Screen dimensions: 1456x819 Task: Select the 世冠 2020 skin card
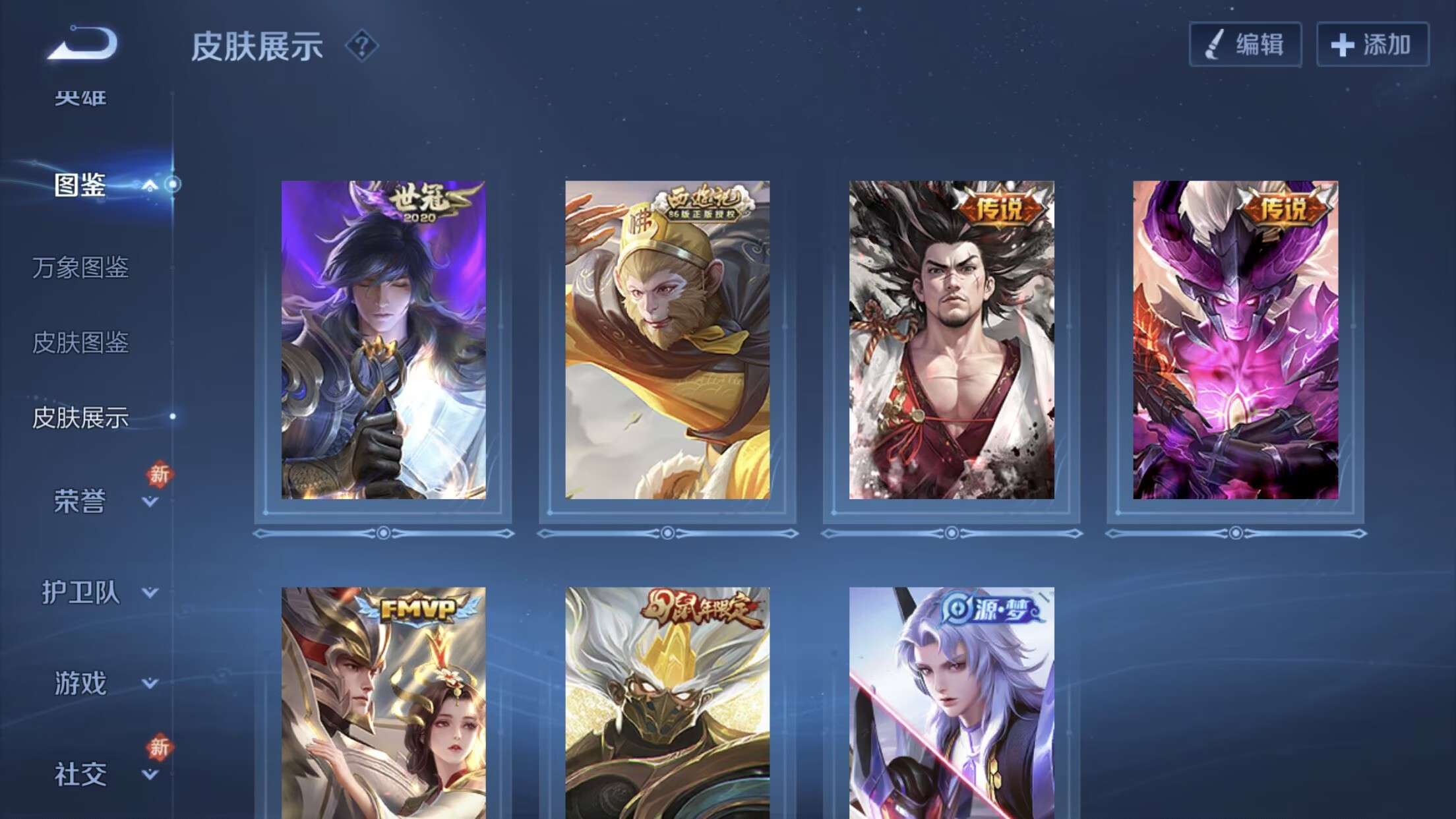[x=383, y=340]
